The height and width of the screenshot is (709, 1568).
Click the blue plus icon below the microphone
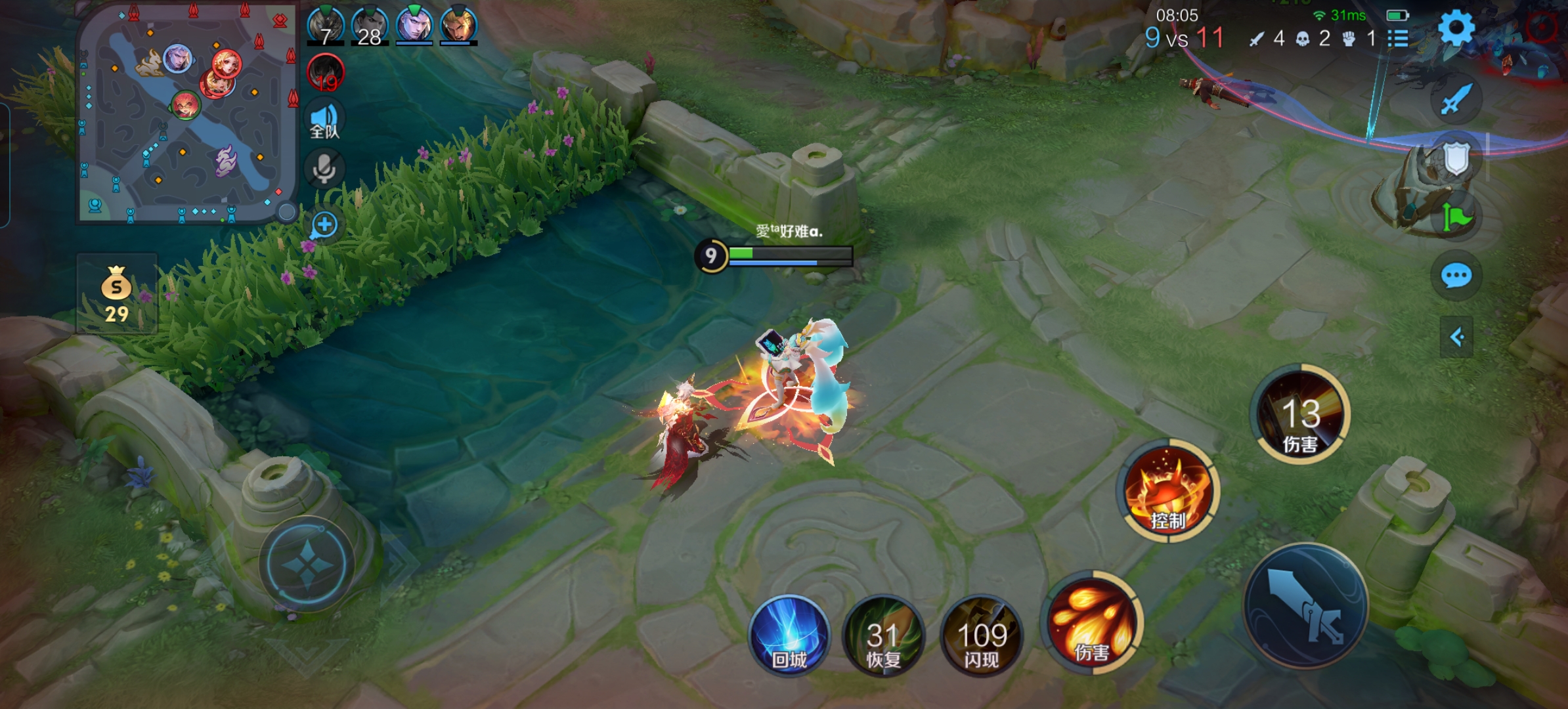324,225
